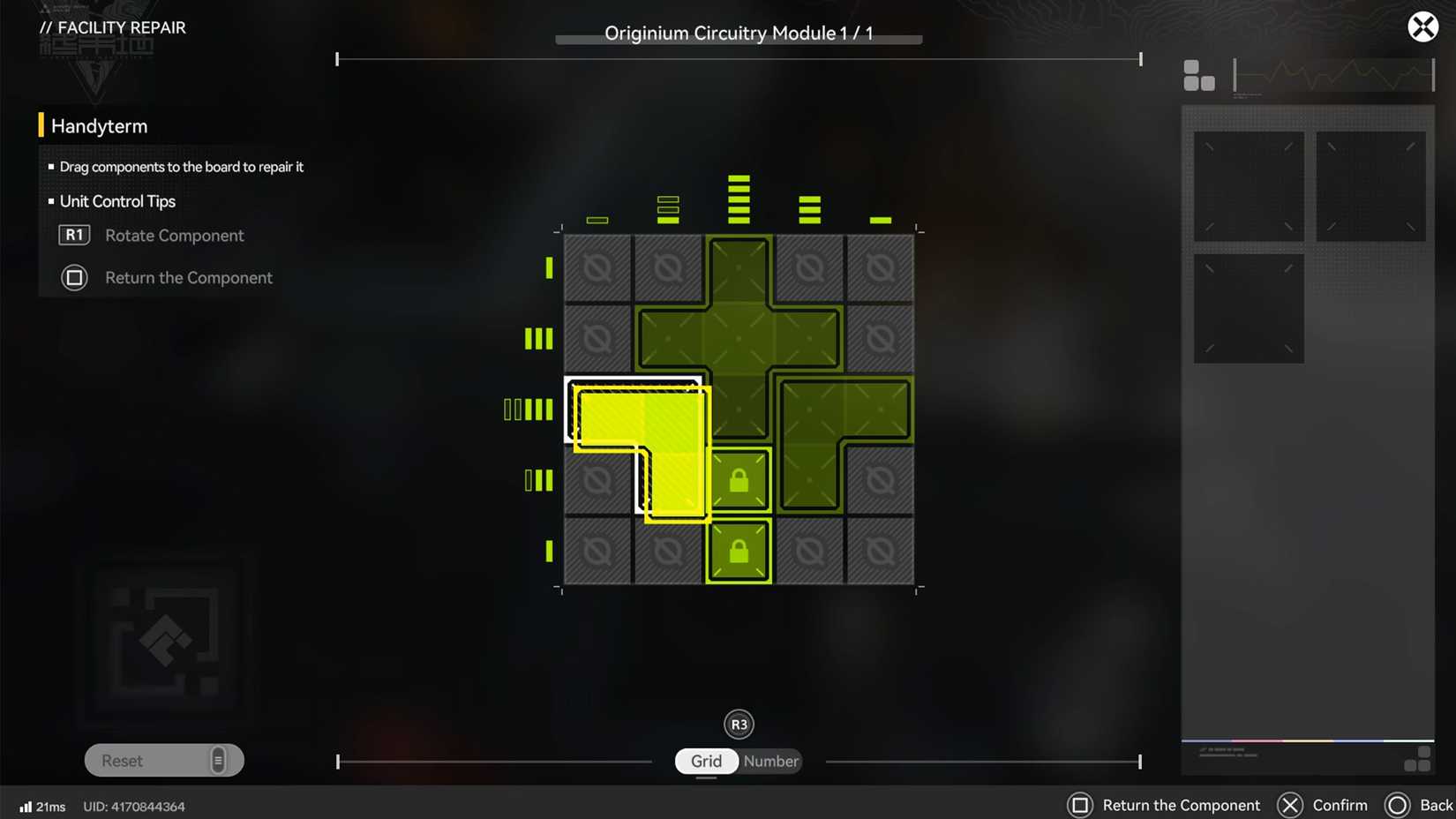The width and height of the screenshot is (1456, 819).
Task: Click the network latency indicator showing 21ms
Action: point(39,806)
